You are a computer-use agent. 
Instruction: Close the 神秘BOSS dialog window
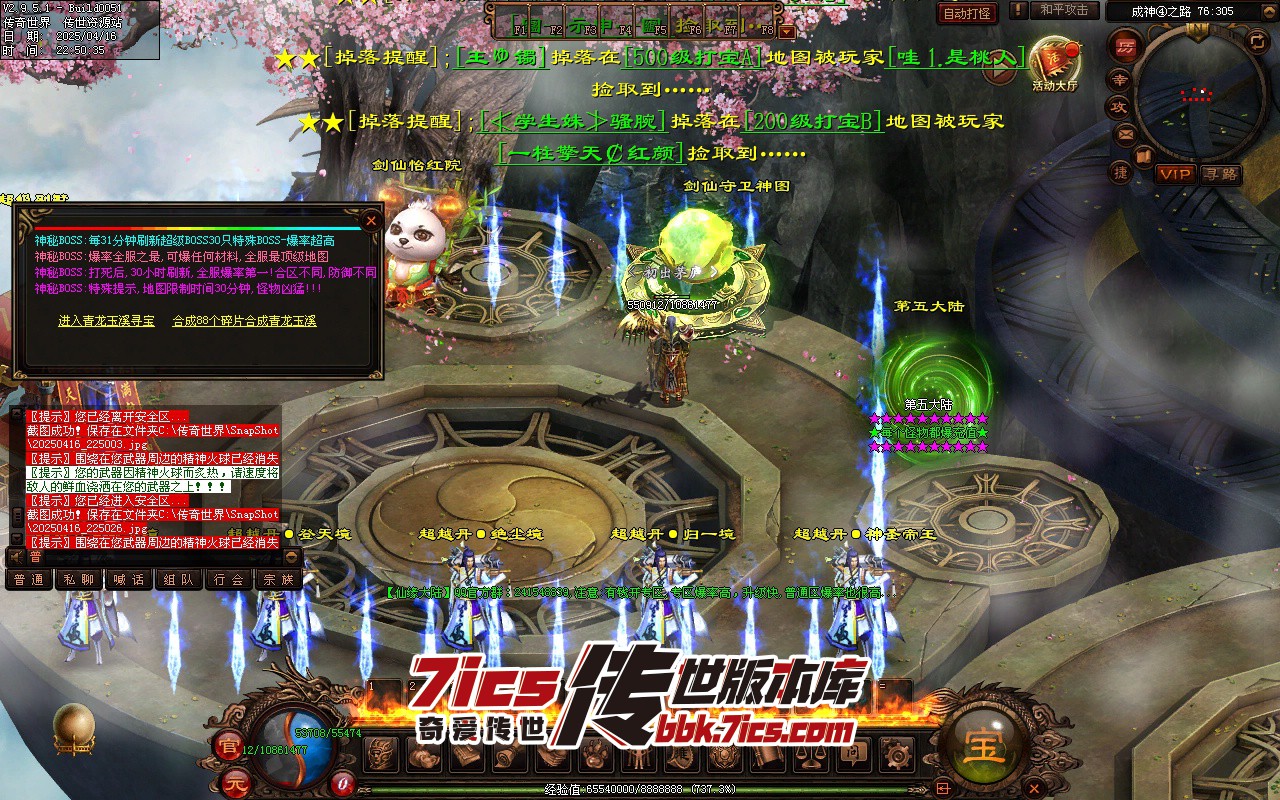pos(371,220)
